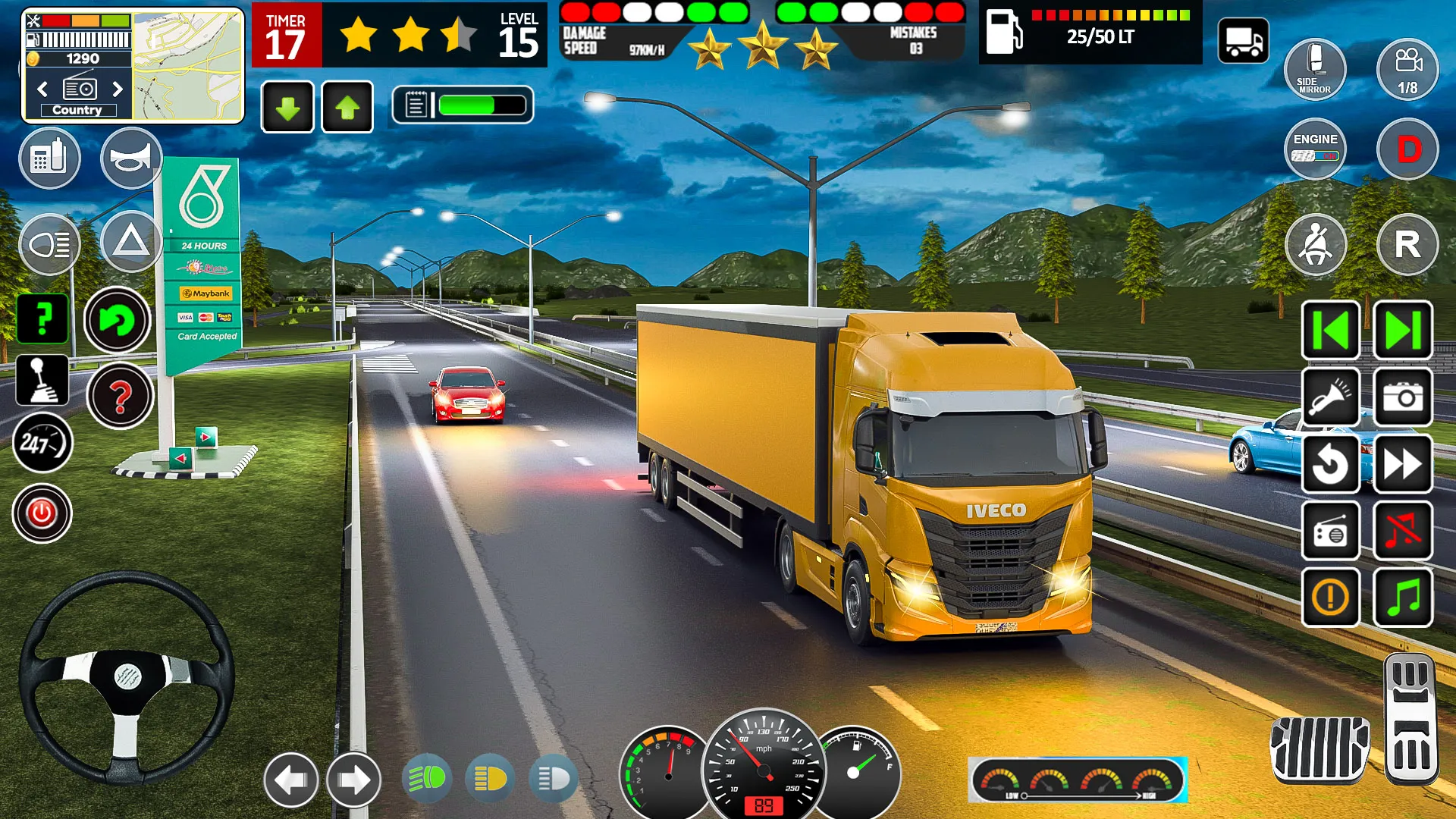Image resolution: width=1456 pixels, height=819 pixels.
Task: Open the in-game phone
Action: [50, 158]
